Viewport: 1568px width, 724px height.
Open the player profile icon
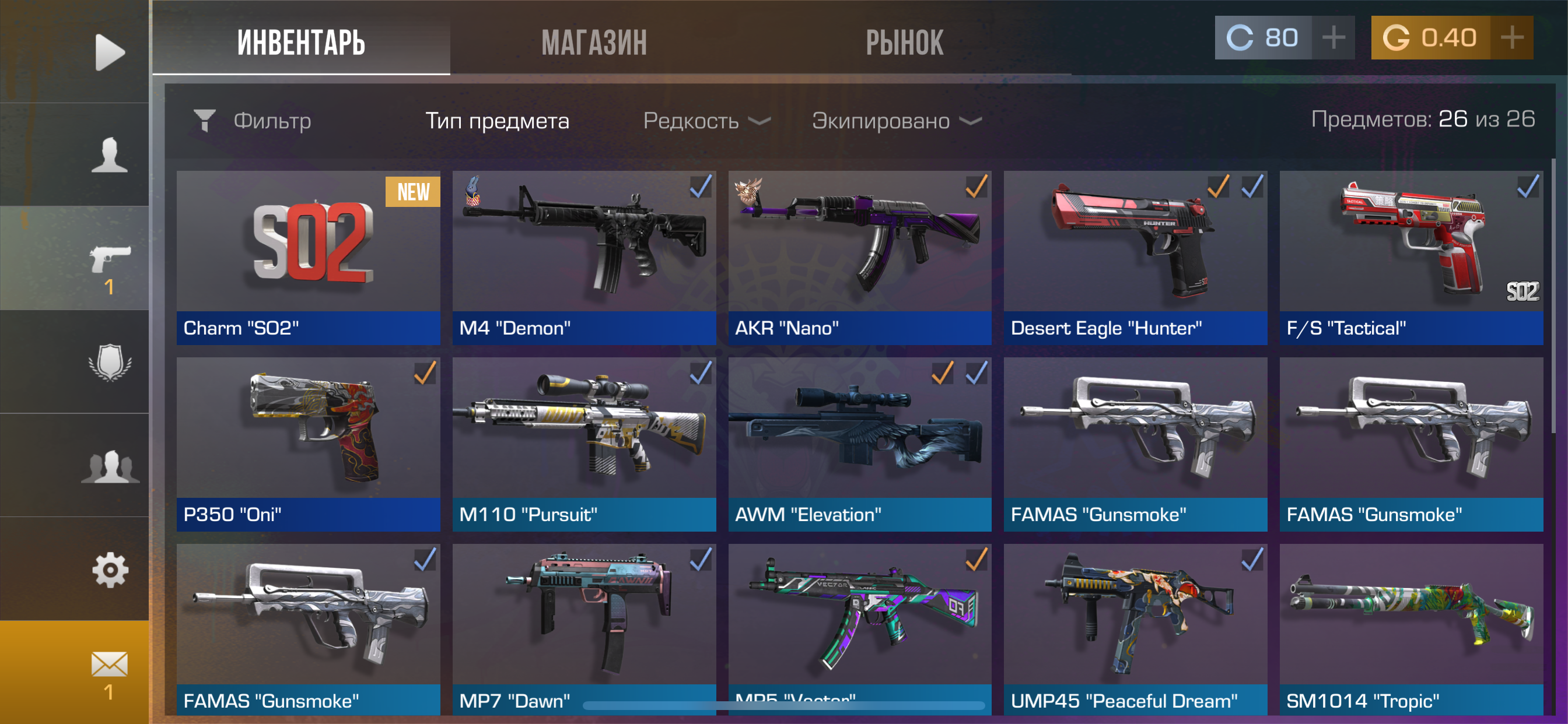click(110, 155)
